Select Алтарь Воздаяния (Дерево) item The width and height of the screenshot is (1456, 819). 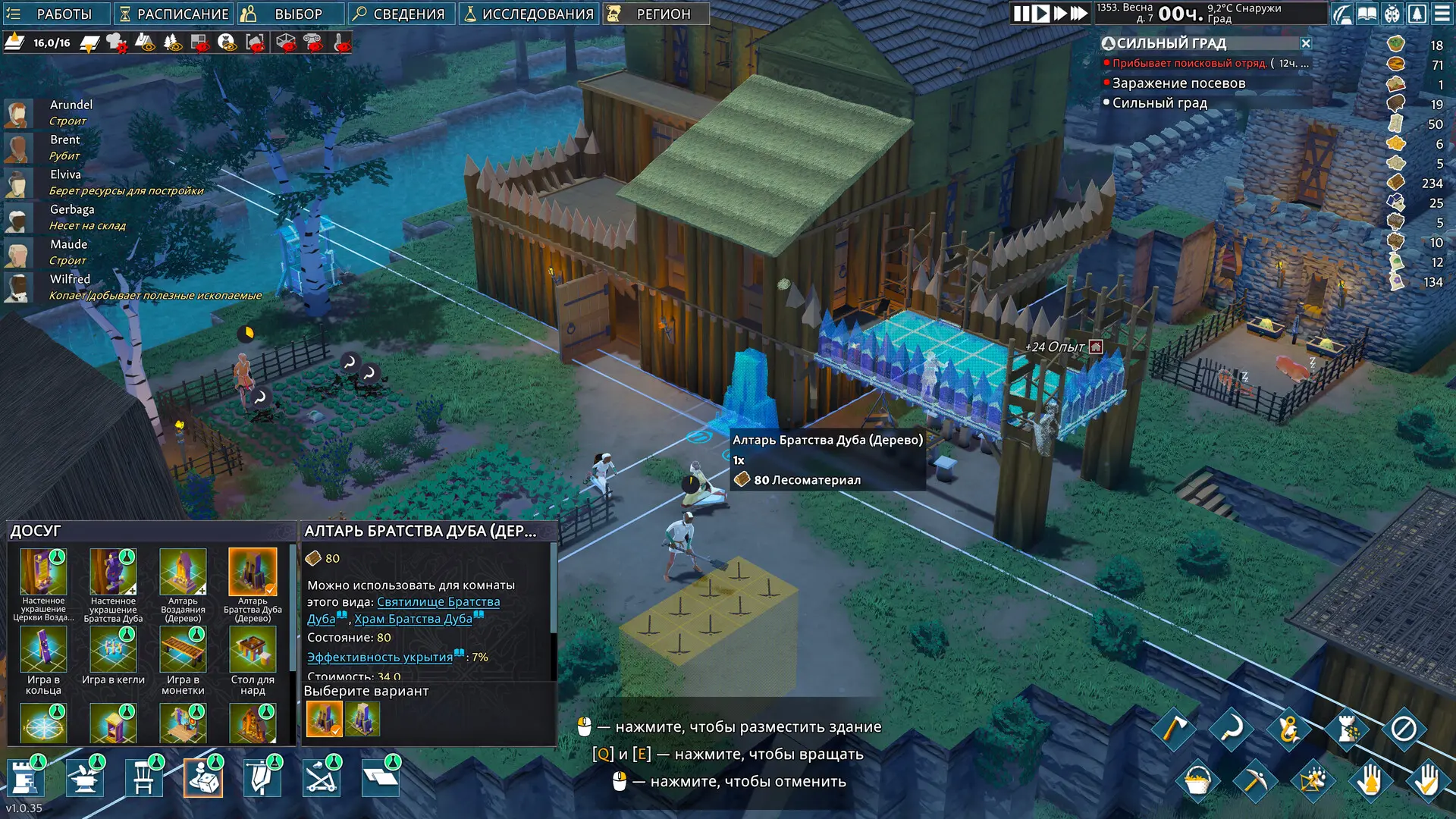[x=183, y=584]
